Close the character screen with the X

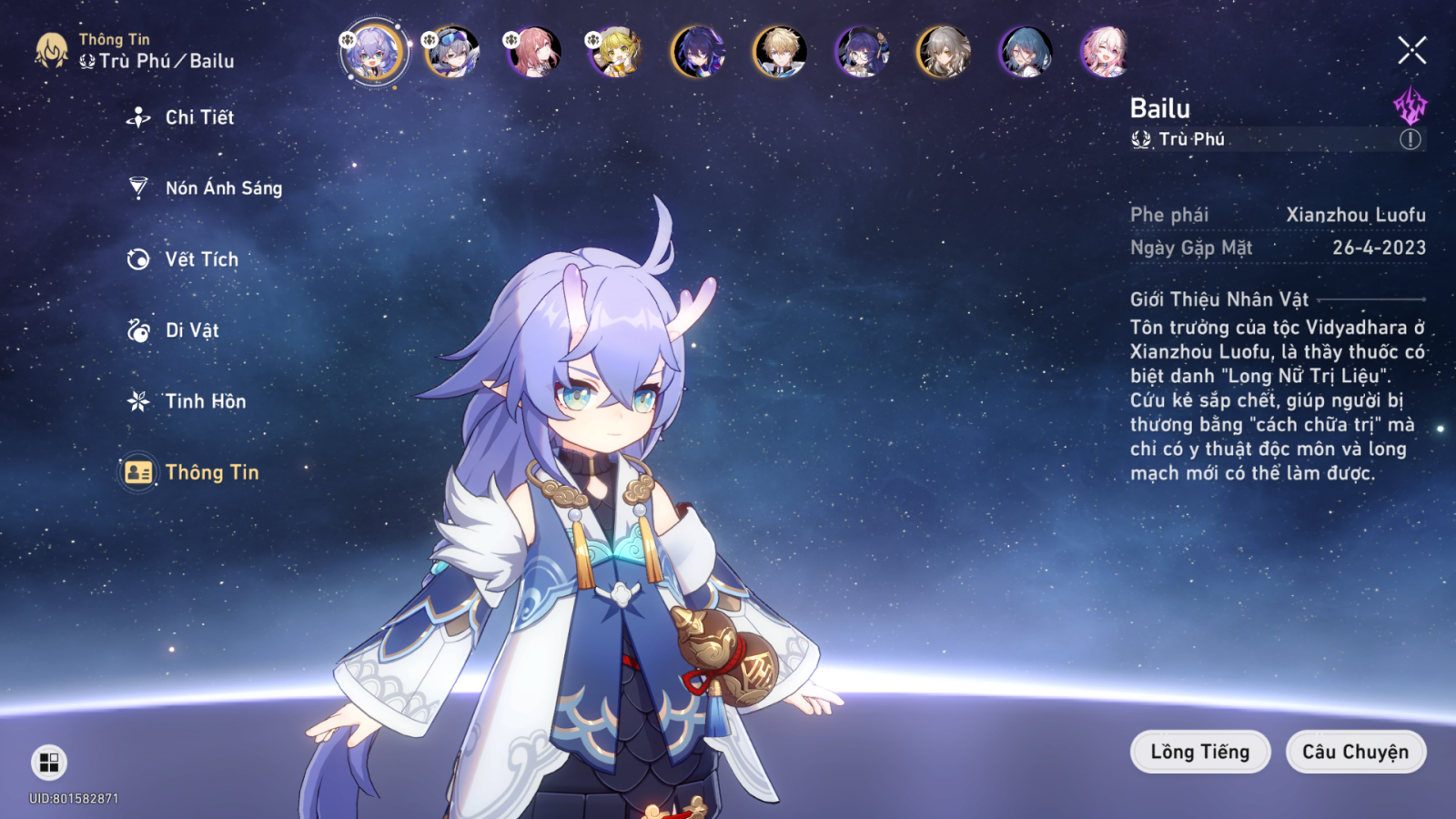tap(1411, 50)
